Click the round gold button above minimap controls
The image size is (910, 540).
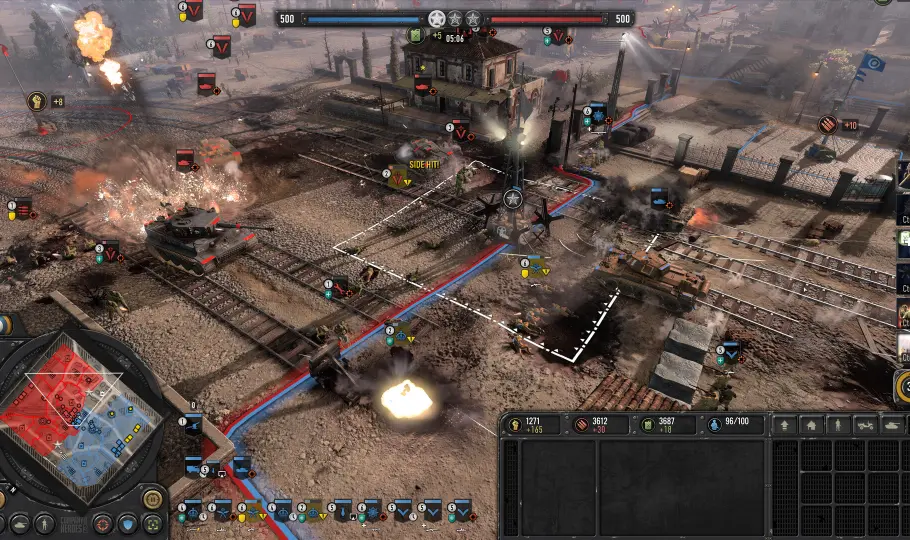(x=152, y=498)
